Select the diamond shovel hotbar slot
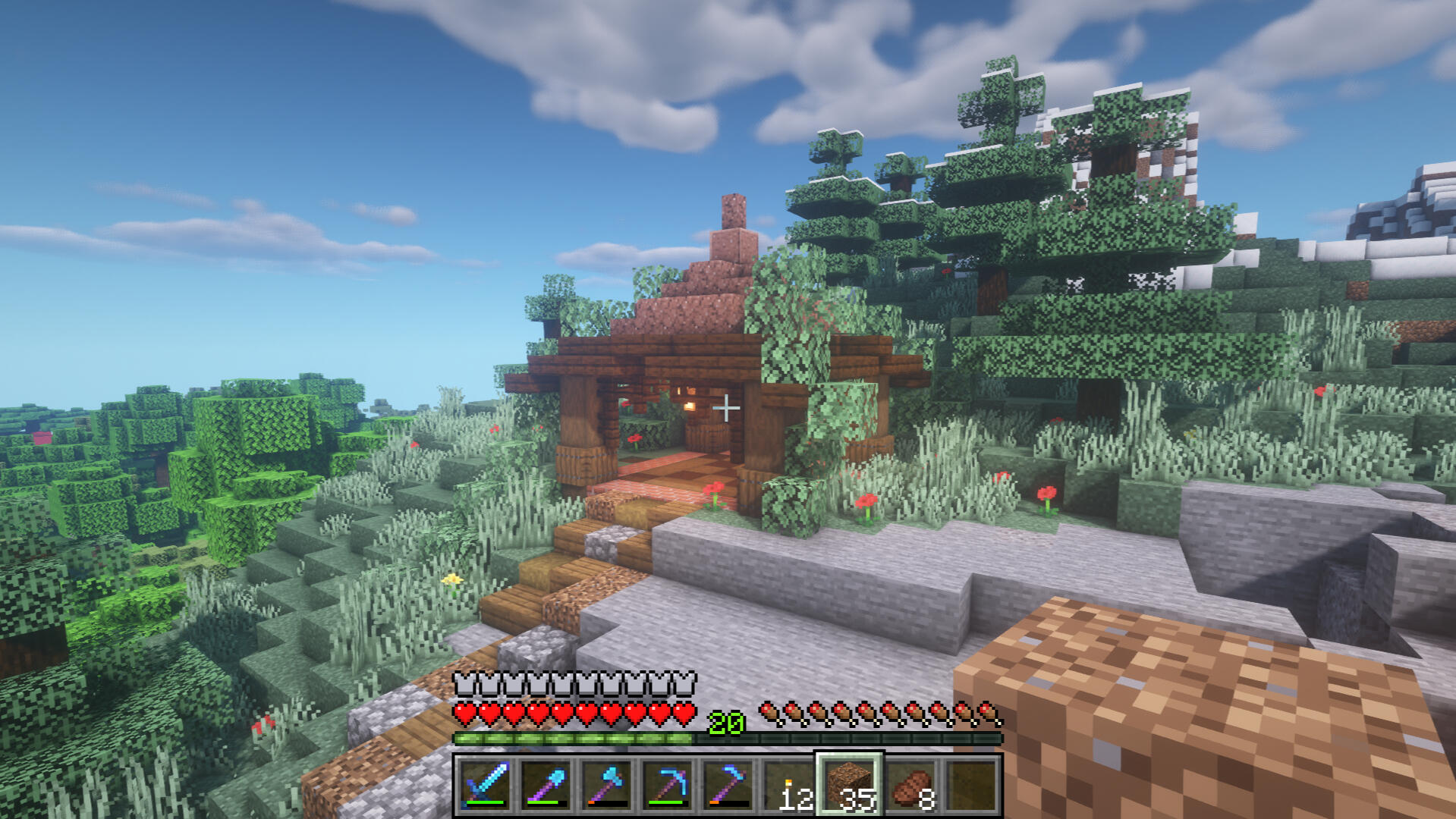This screenshot has height=819, width=1456. click(546, 785)
